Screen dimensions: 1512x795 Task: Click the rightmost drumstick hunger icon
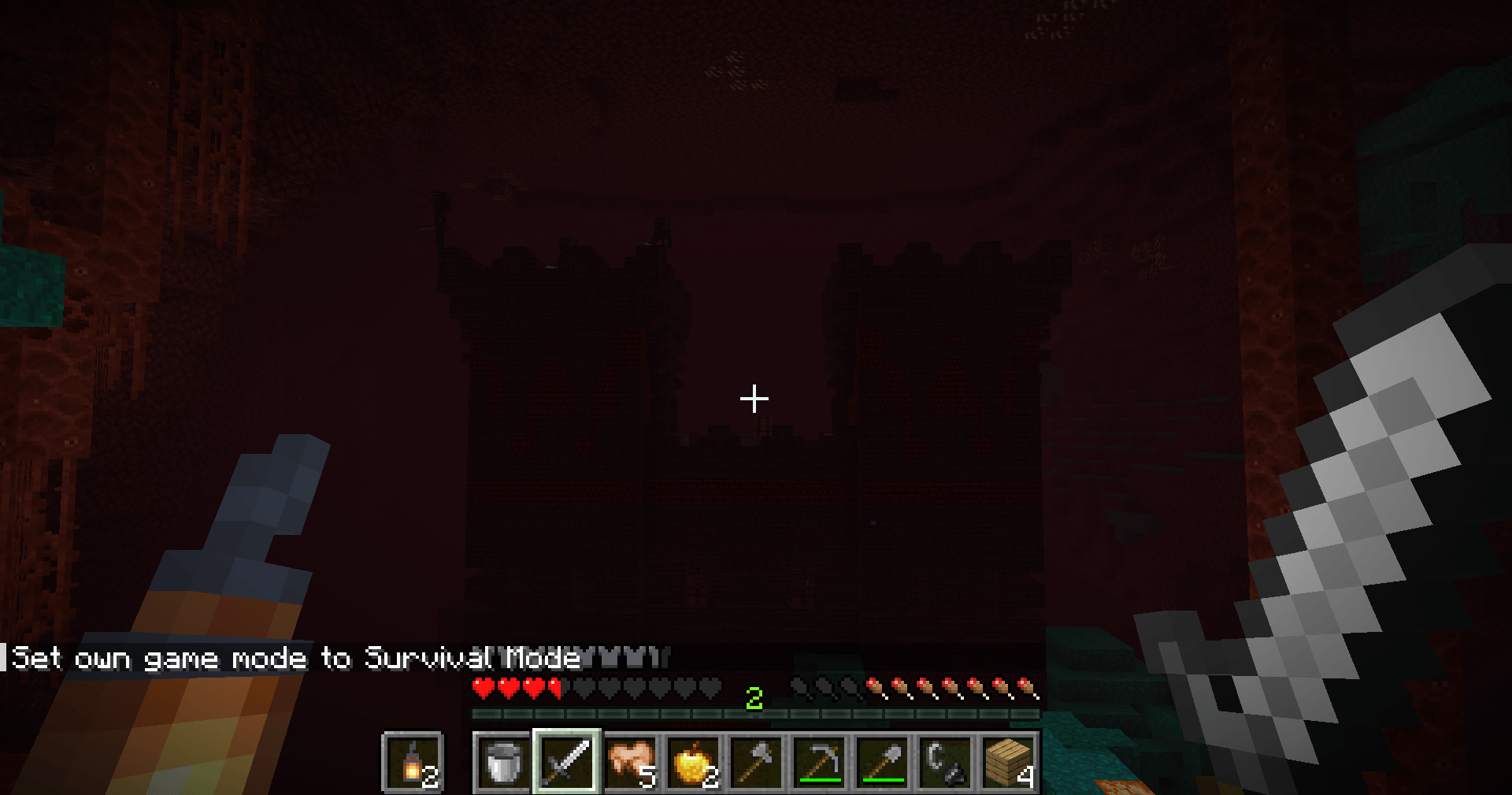pos(1024,686)
